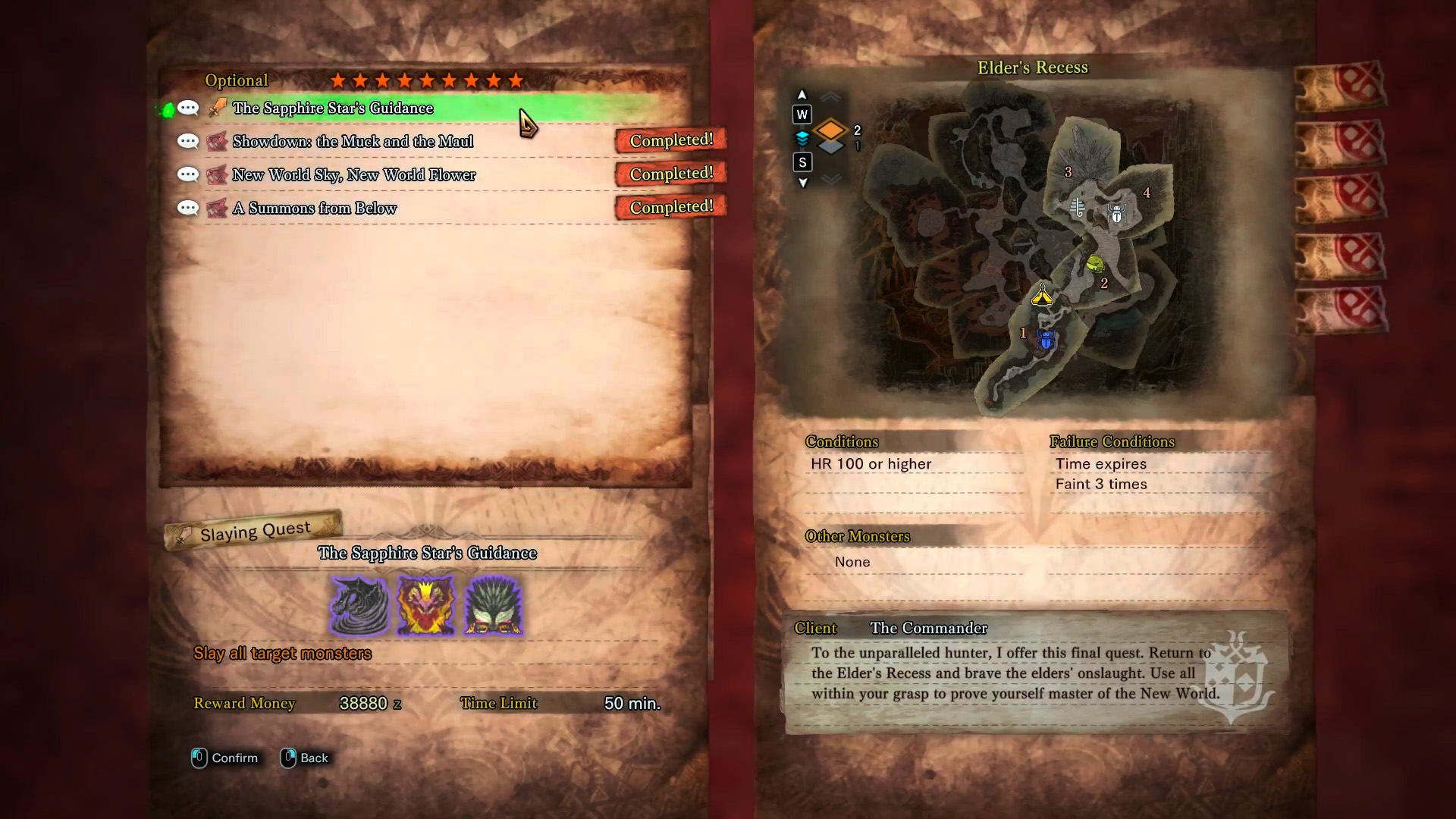1456x819 pixels.
Task: Click the up arrow on the map elevation control
Action: 802,93
